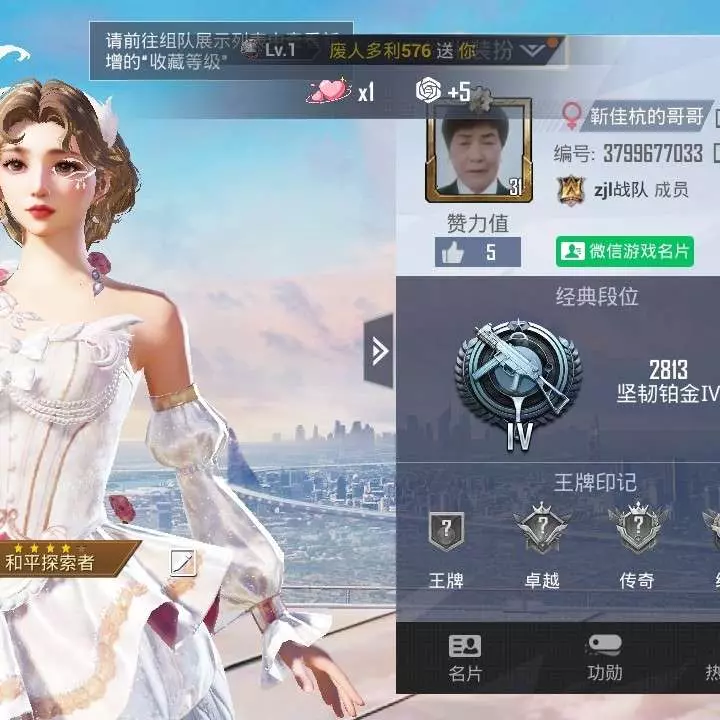Open the zjl战队 team info

(620, 189)
